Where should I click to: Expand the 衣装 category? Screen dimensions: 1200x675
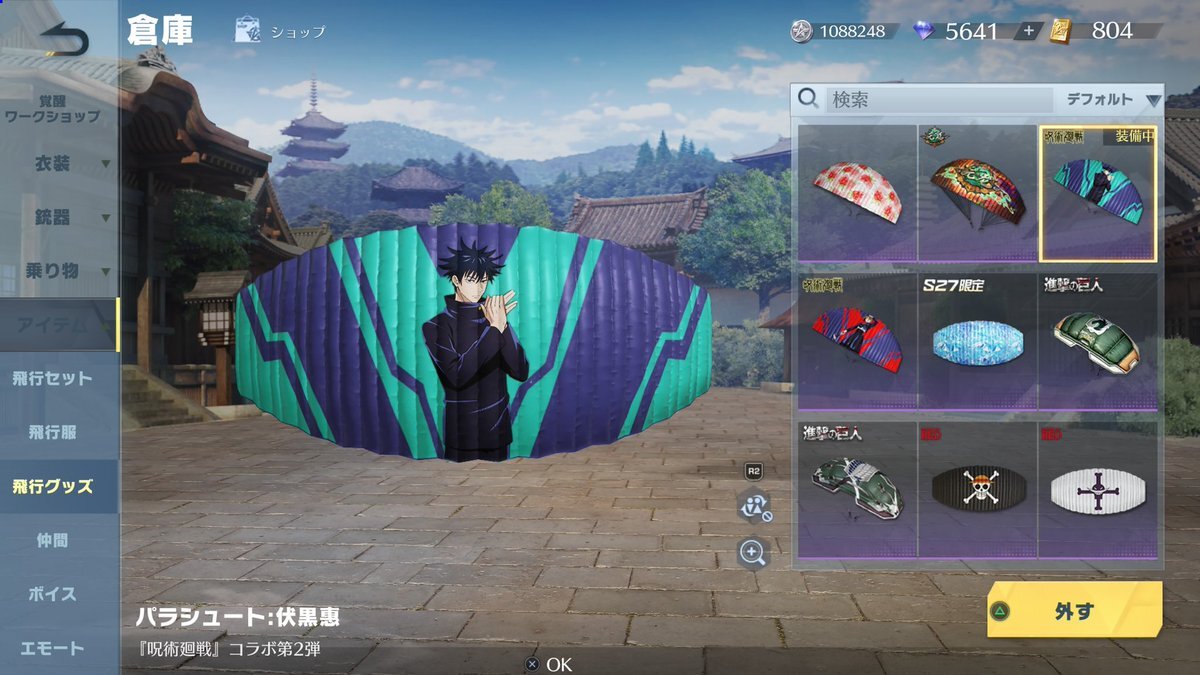pos(58,163)
